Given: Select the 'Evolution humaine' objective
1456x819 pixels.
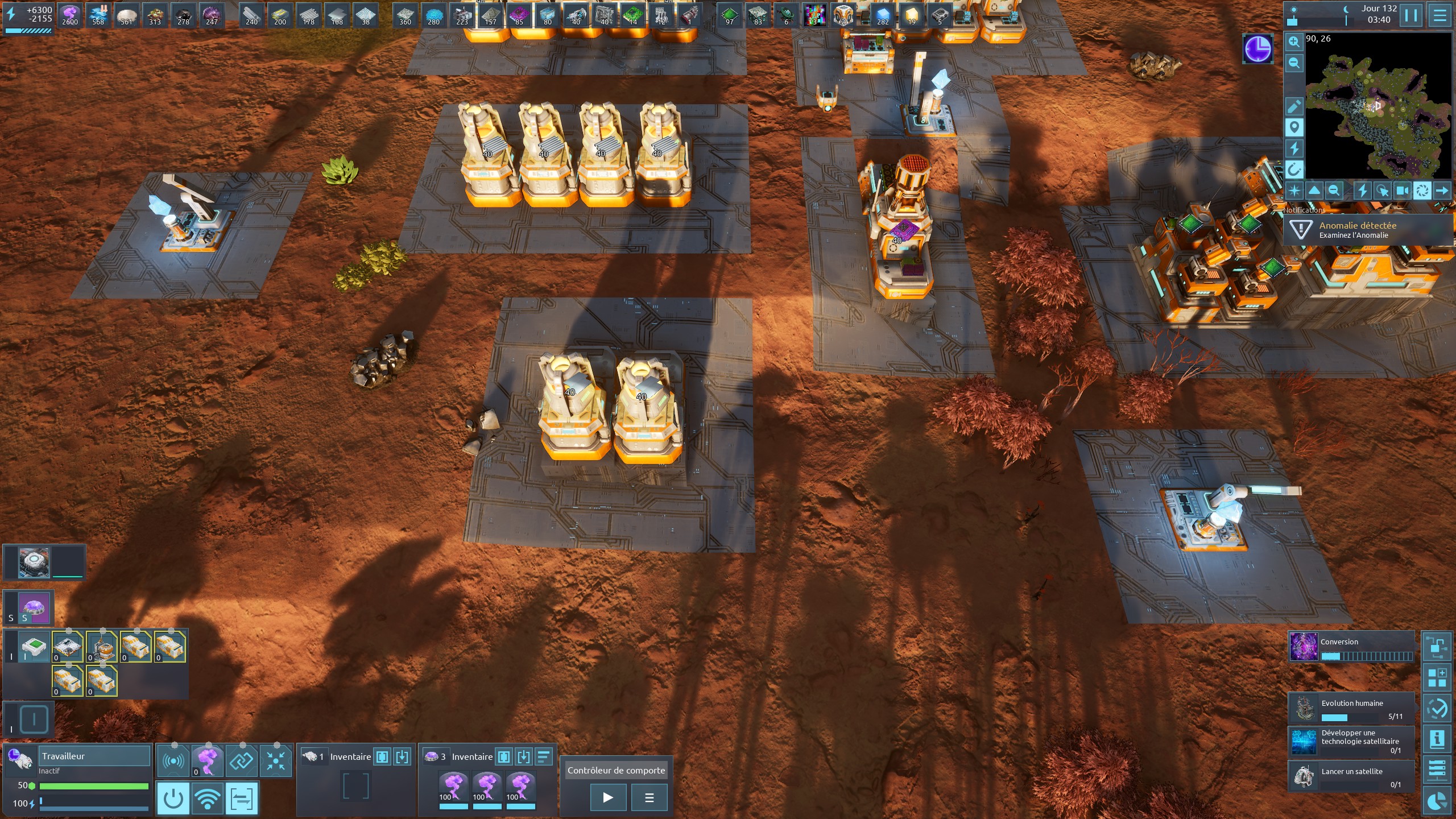Looking at the screenshot, I should (x=1351, y=709).
